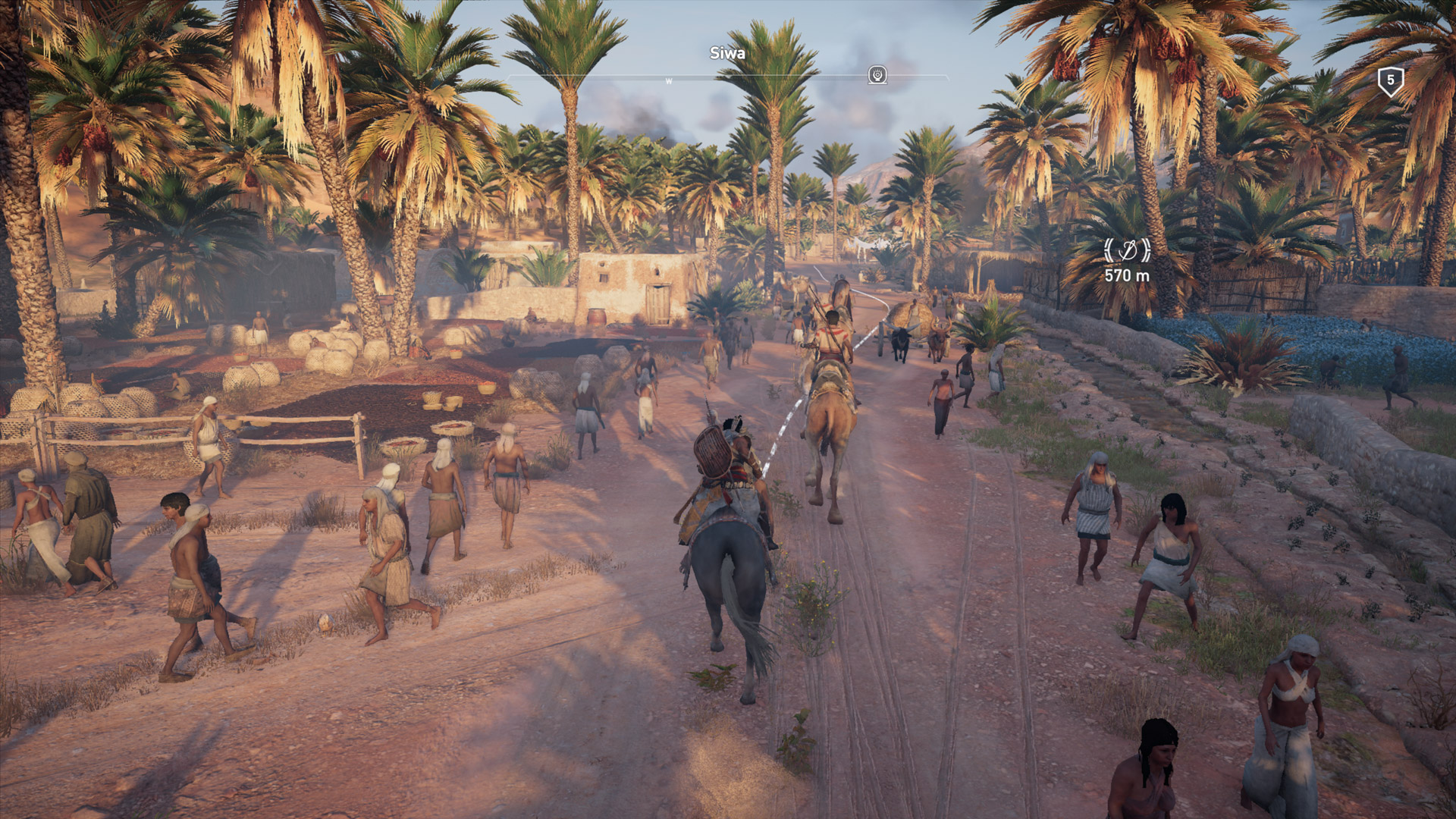1456x819 pixels.
Task: Select the quest objective marker showing 570 m
Action: (x=1126, y=249)
